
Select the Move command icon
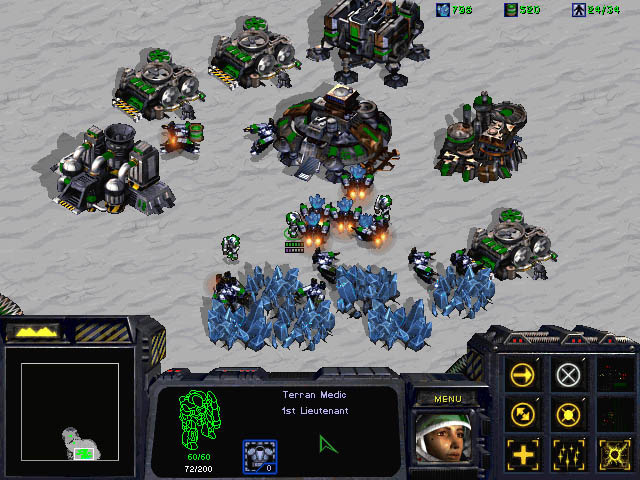point(523,375)
